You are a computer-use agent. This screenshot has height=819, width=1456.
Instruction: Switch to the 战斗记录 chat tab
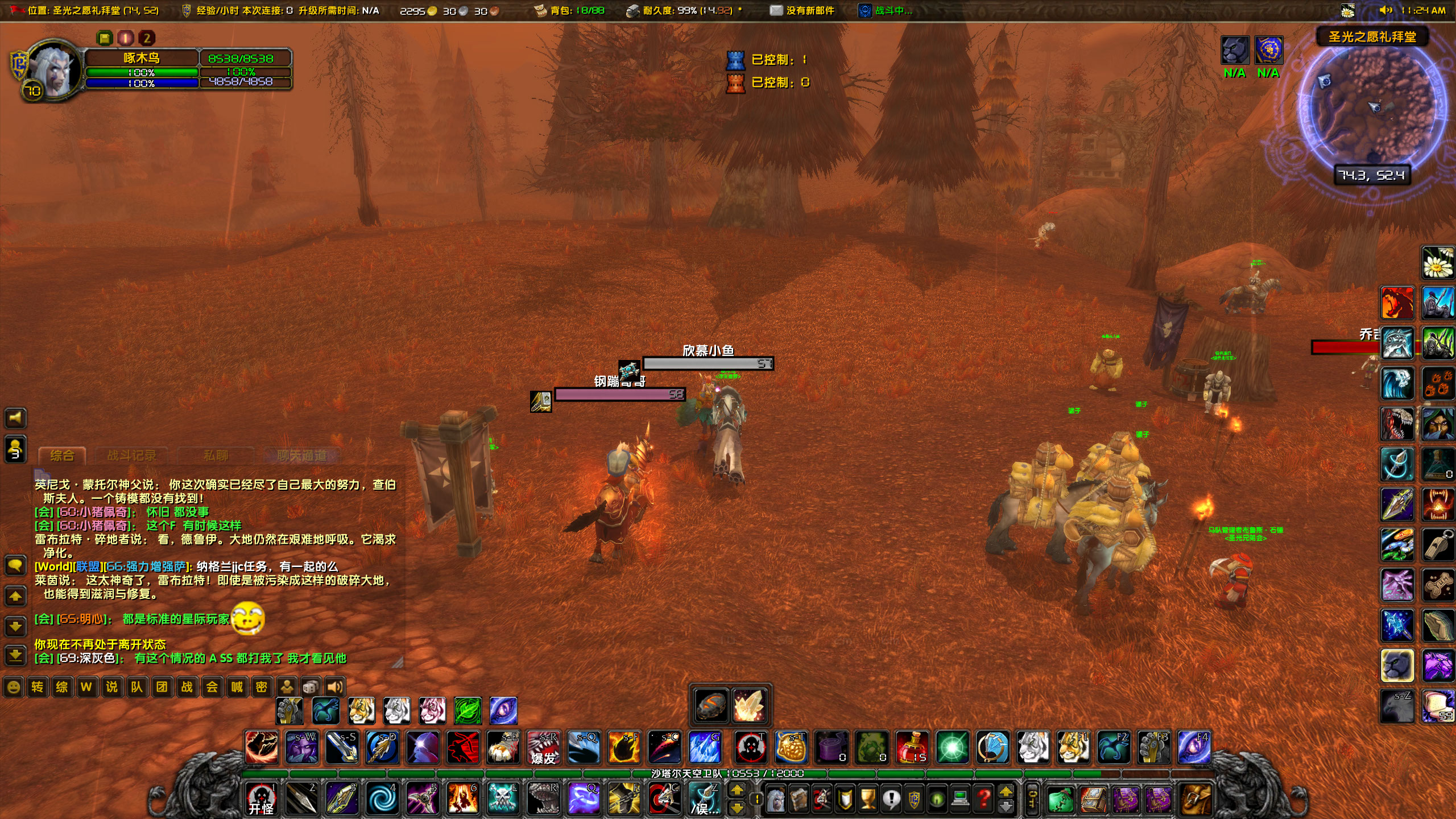(x=134, y=456)
